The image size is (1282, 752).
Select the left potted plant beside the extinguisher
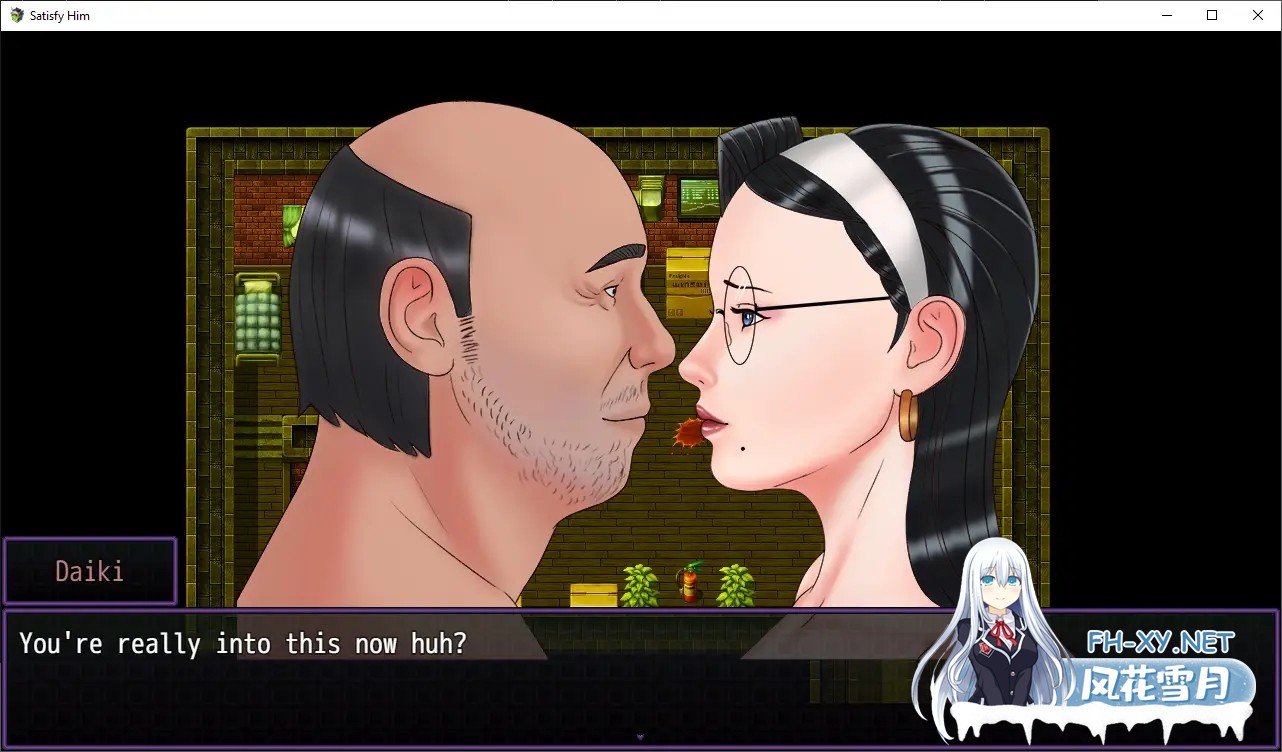[639, 584]
